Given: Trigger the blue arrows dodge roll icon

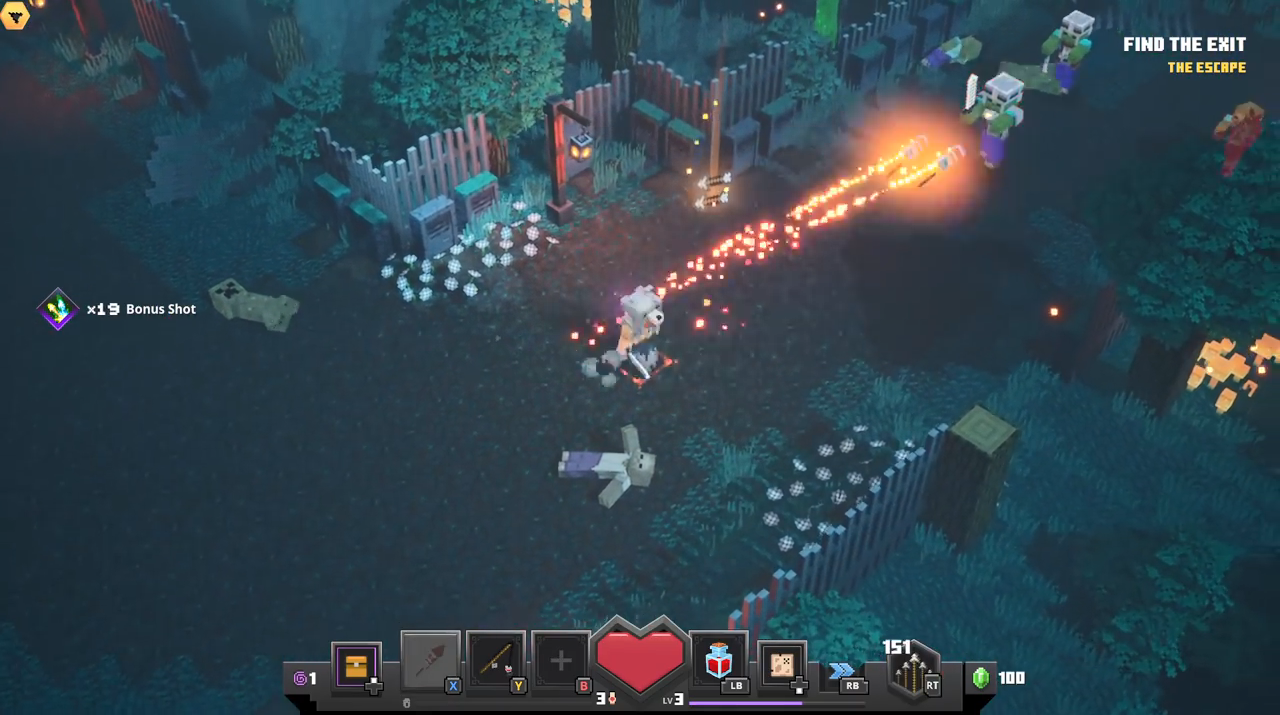Looking at the screenshot, I should click(842, 671).
